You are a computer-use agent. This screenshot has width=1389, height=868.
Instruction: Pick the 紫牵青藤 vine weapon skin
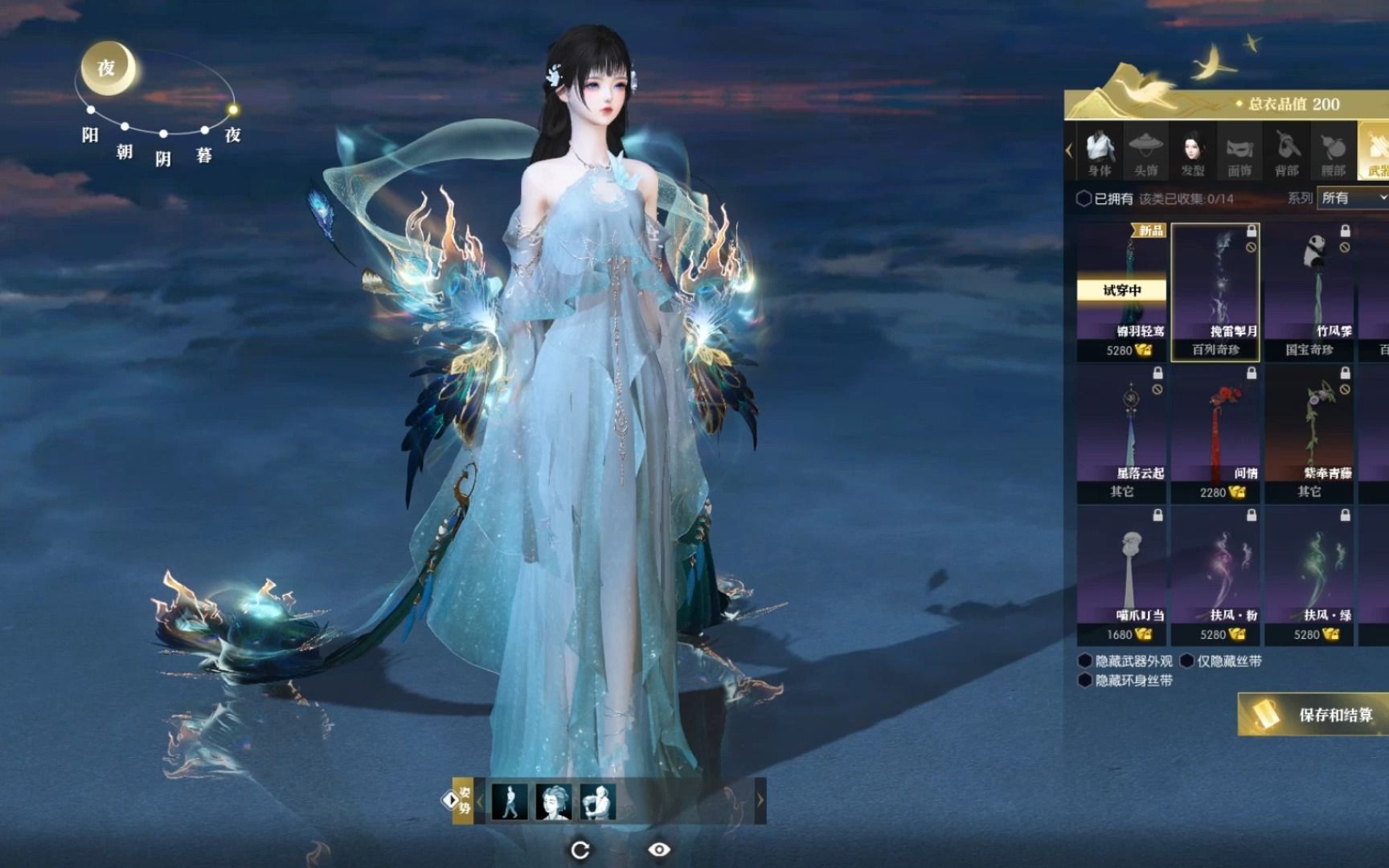point(1309,434)
